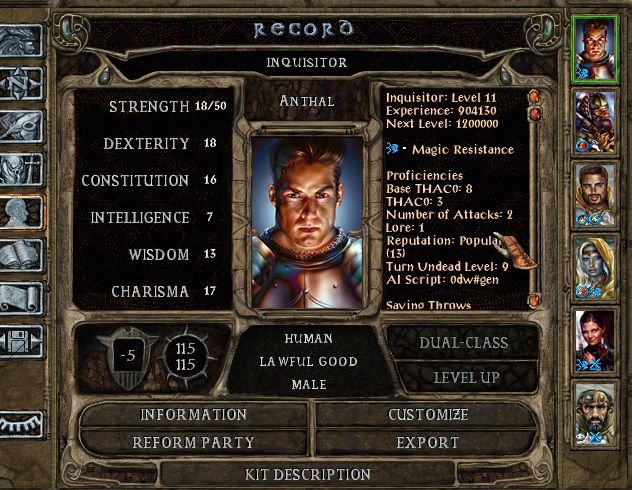Open the mage spellbook sidebar icon
The width and height of the screenshot is (632, 490).
tap(20, 255)
